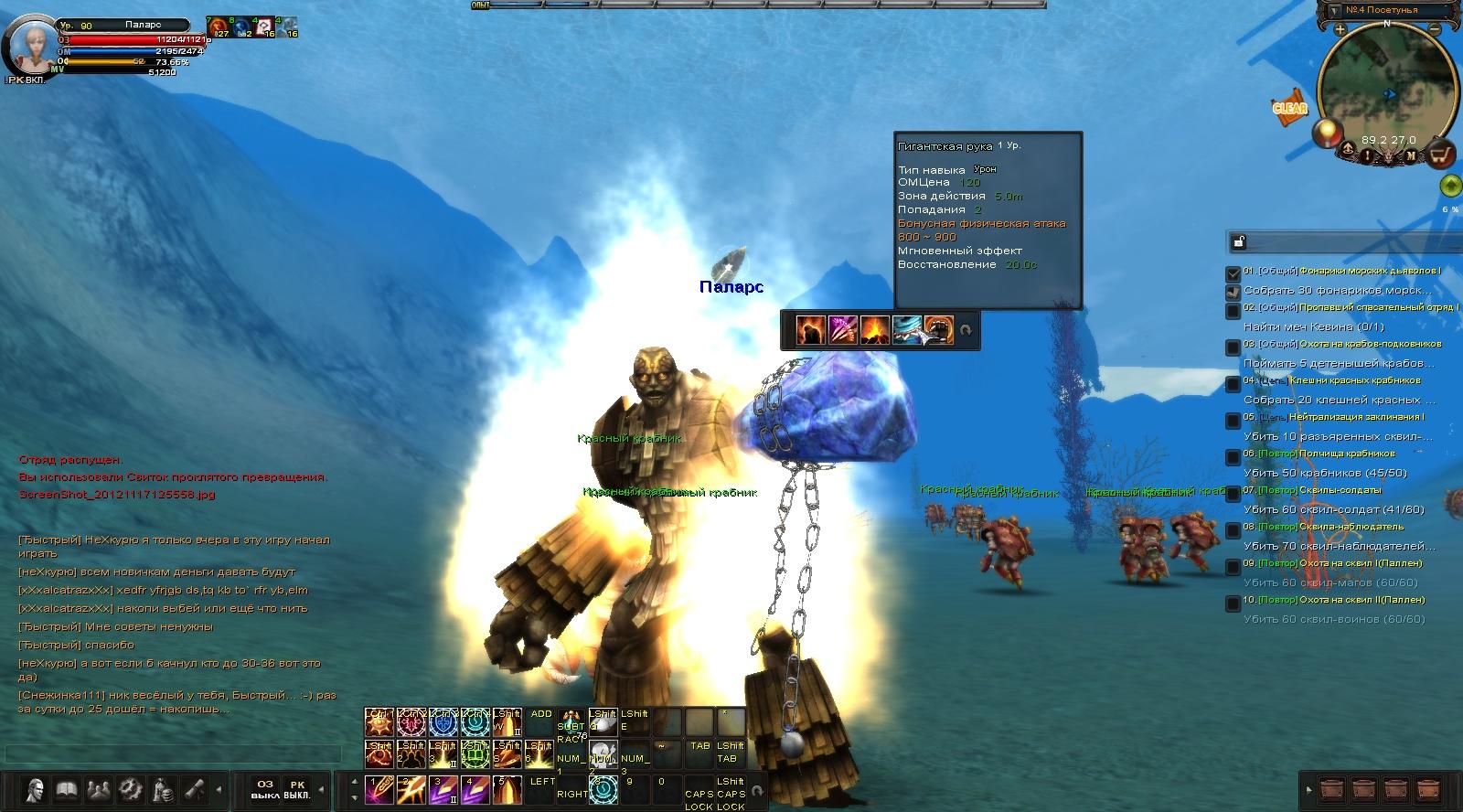Toggle the ОЗ выкл. button
Image resolution: width=1463 pixels, height=812 pixels.
click(265, 789)
